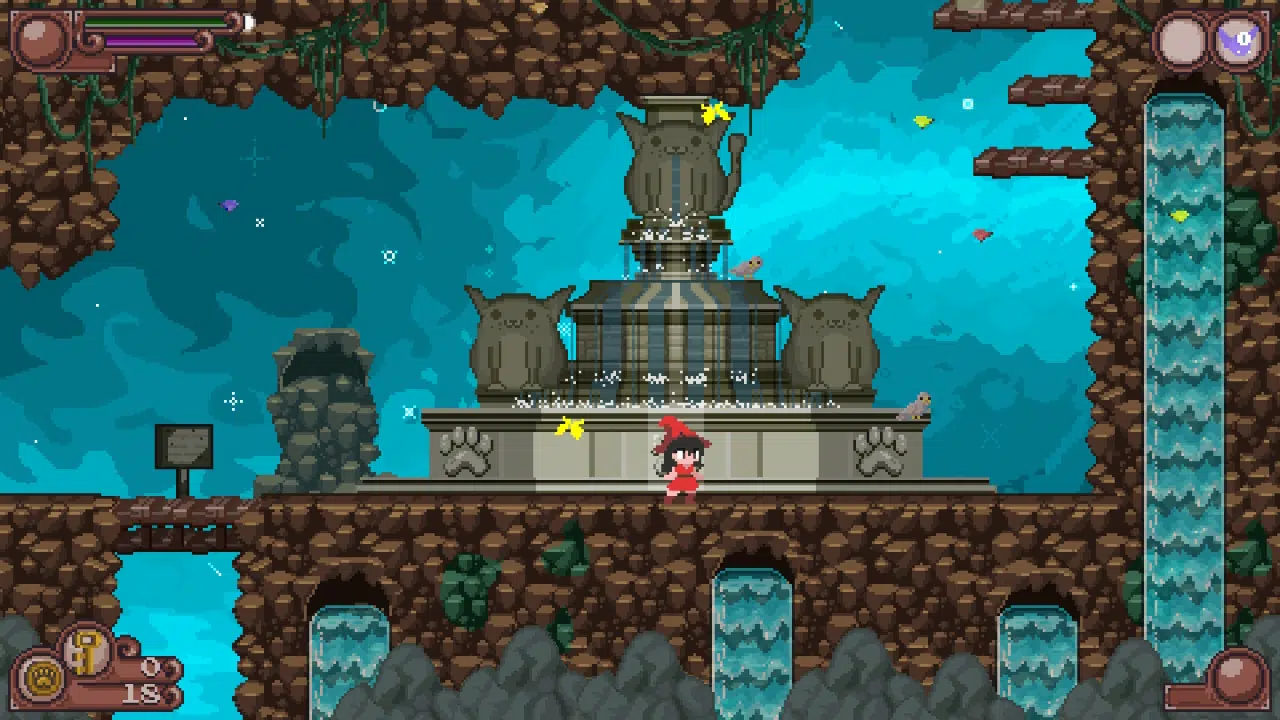Click the golden key icon
The image size is (1280, 720).
coord(87,650)
